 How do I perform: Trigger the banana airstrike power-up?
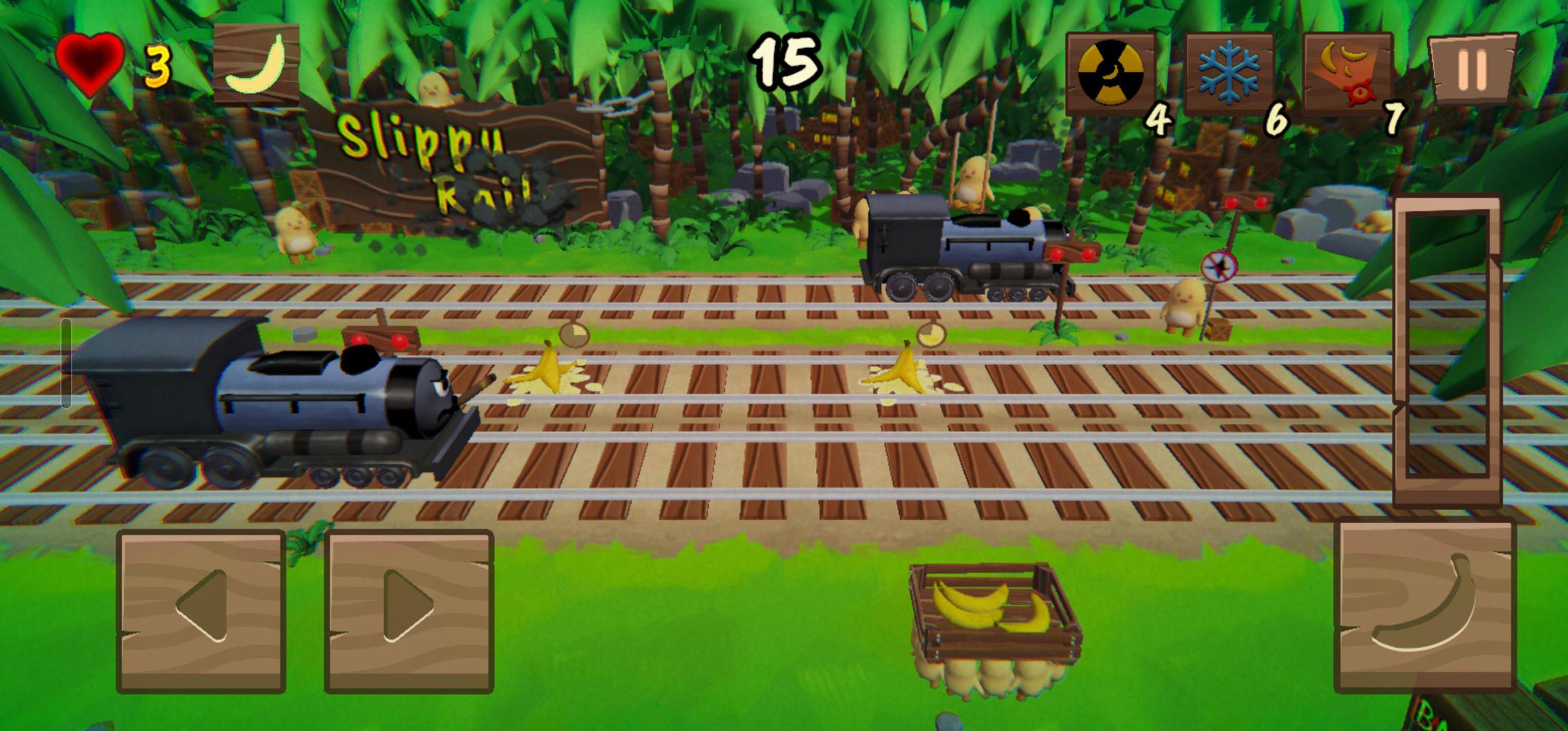[x=1347, y=73]
